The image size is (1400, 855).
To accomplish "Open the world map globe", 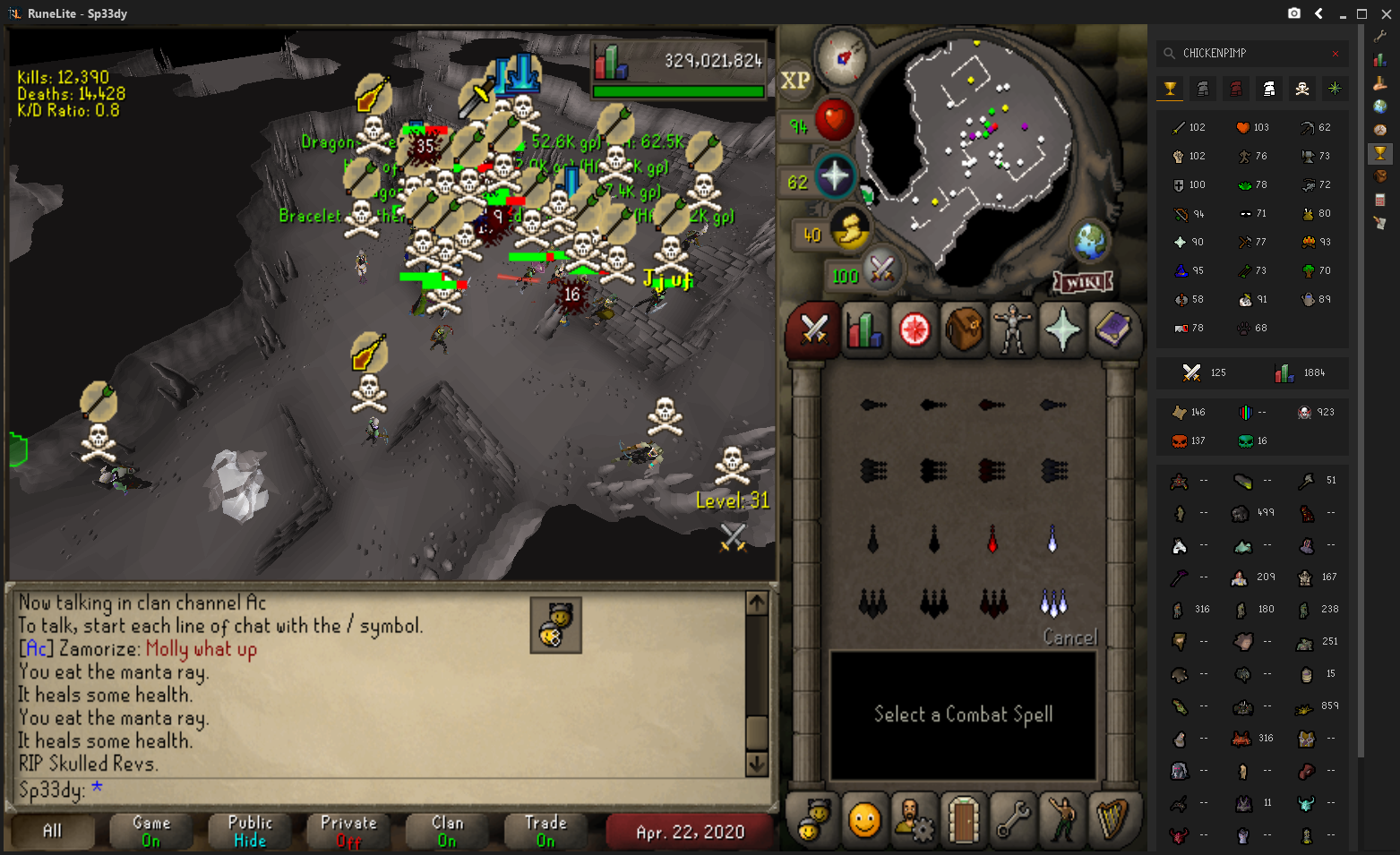I will pyautogui.click(x=1090, y=240).
